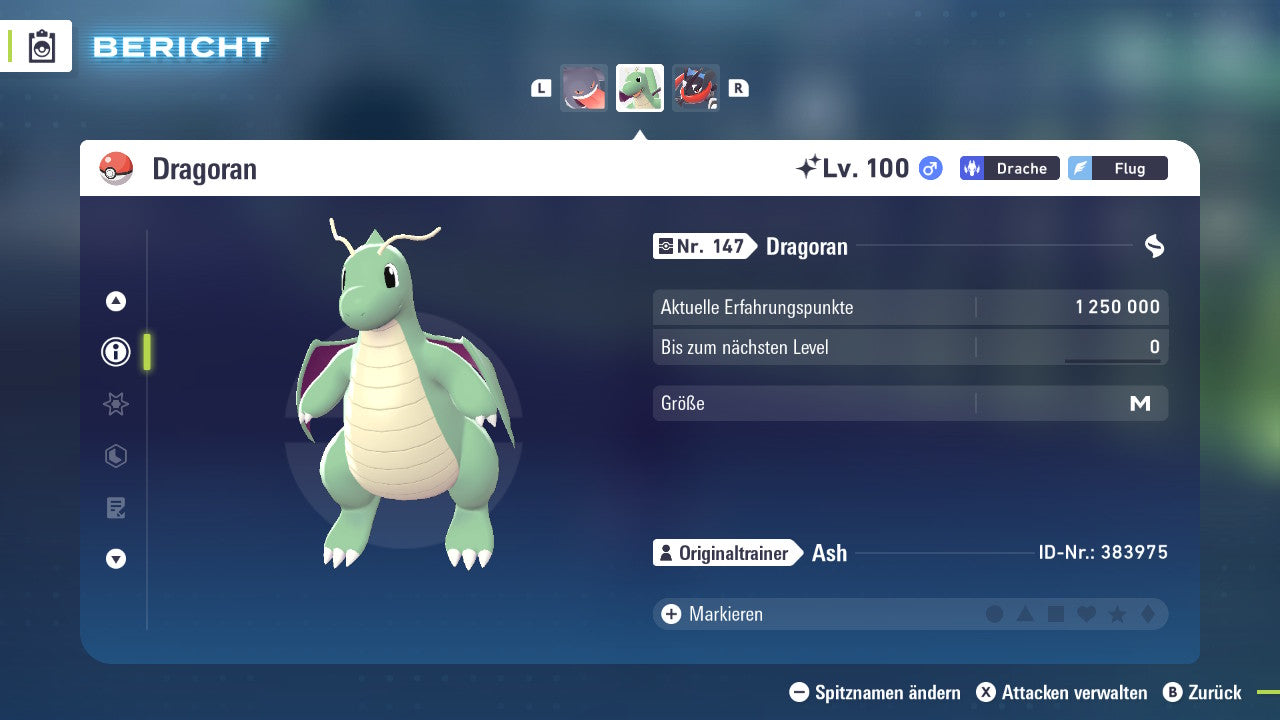
Task: Toggle the triangle marking symbol
Action: click(x=1025, y=614)
